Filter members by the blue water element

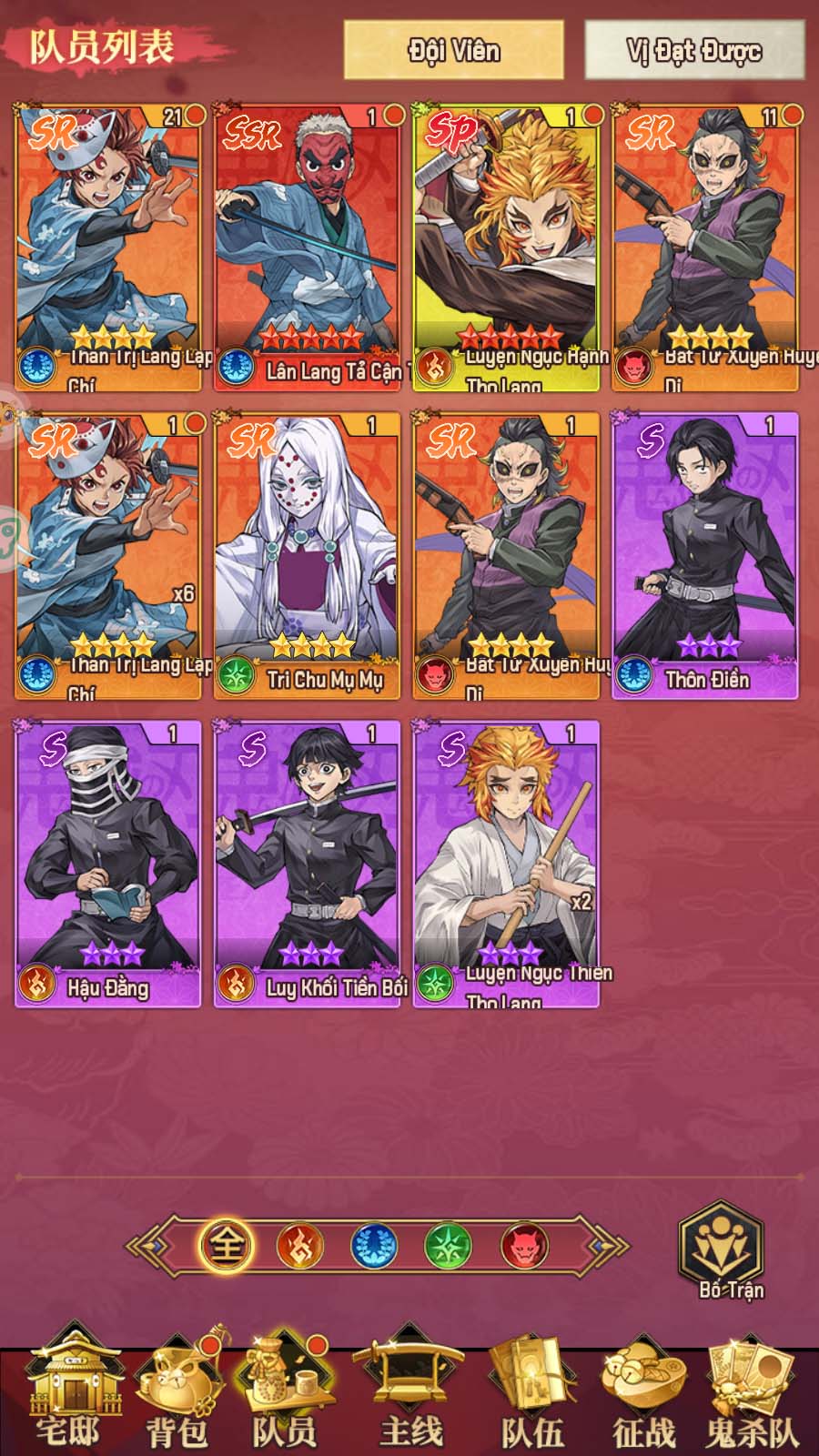click(x=374, y=1245)
